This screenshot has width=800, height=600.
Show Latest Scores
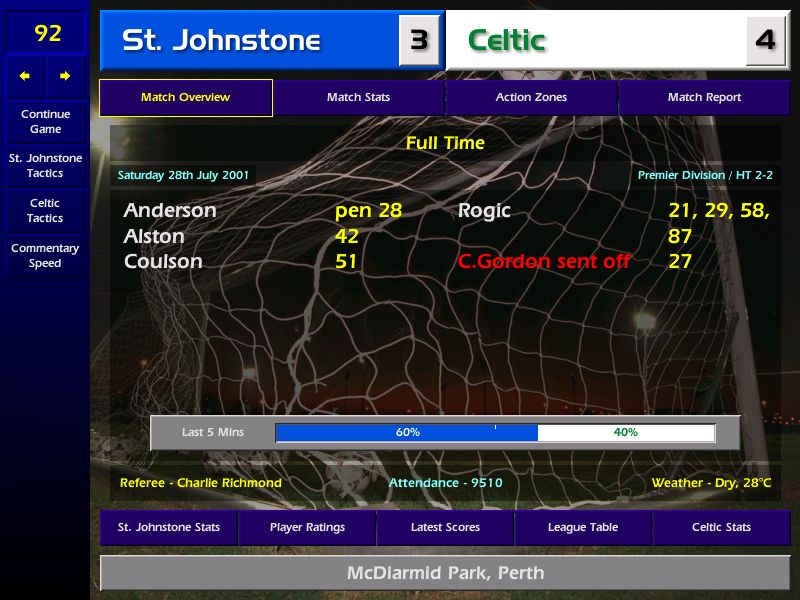pyautogui.click(x=445, y=527)
